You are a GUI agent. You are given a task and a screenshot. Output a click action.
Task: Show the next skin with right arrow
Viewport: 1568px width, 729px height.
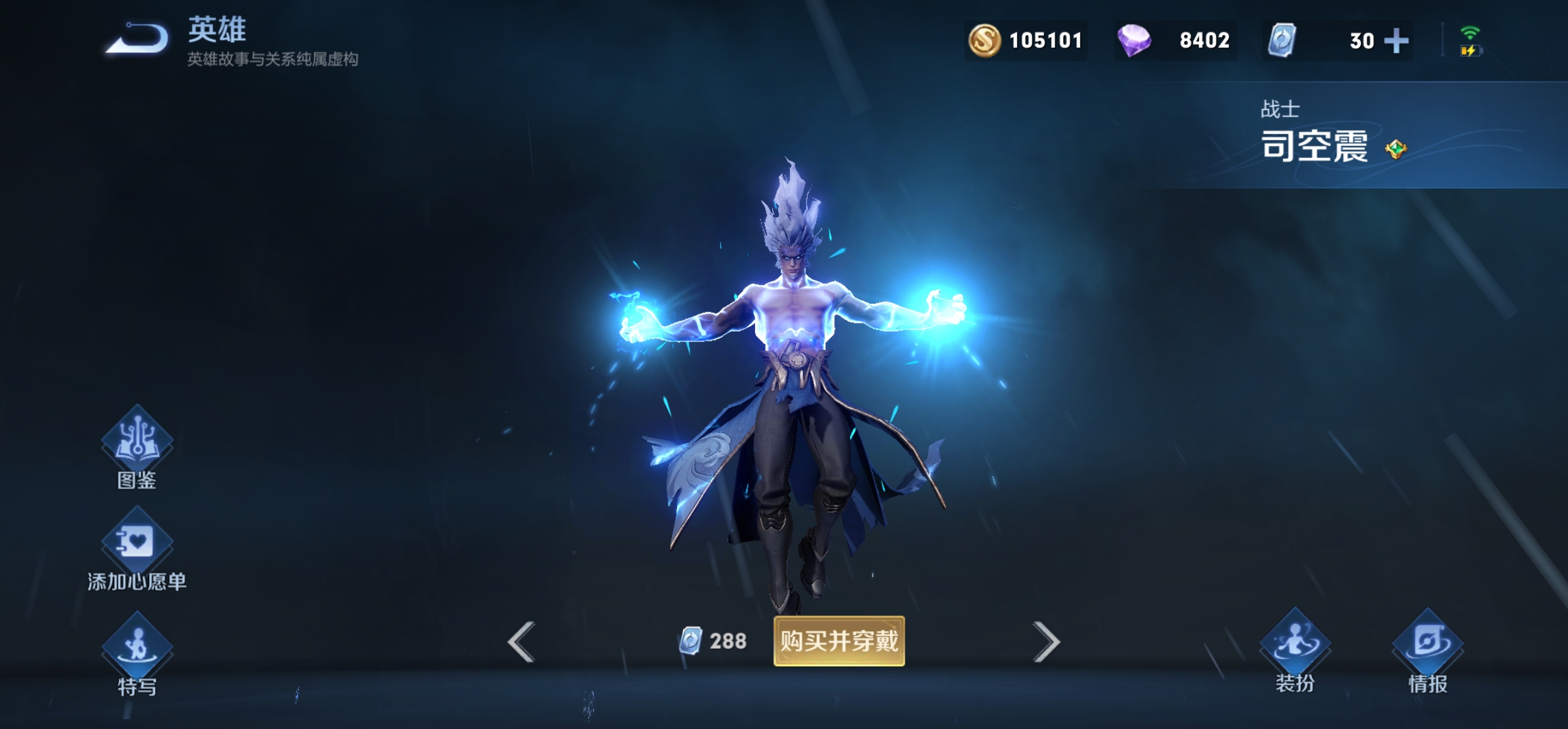[x=1046, y=642]
